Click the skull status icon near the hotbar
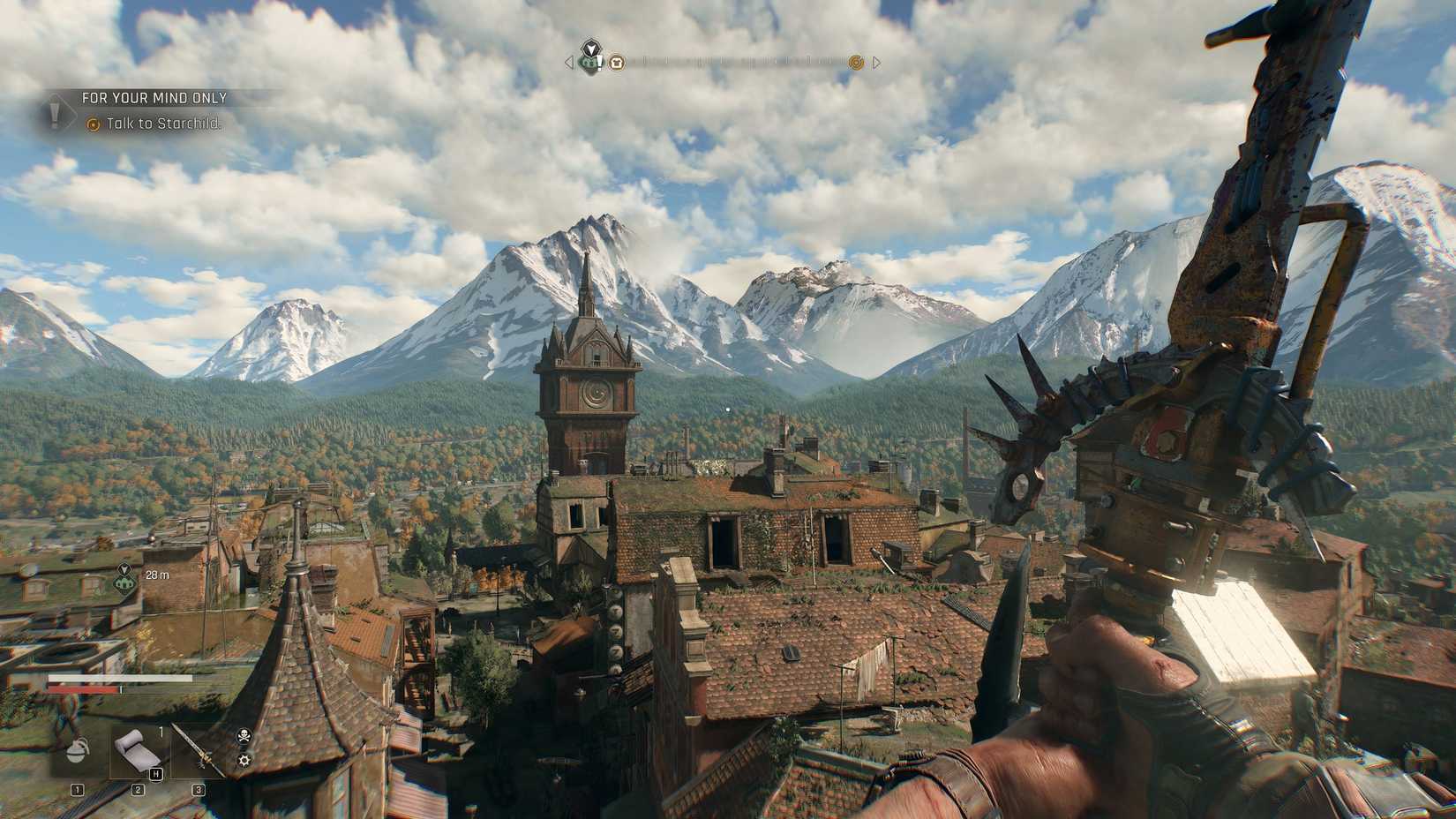The image size is (1456, 819). tap(245, 735)
